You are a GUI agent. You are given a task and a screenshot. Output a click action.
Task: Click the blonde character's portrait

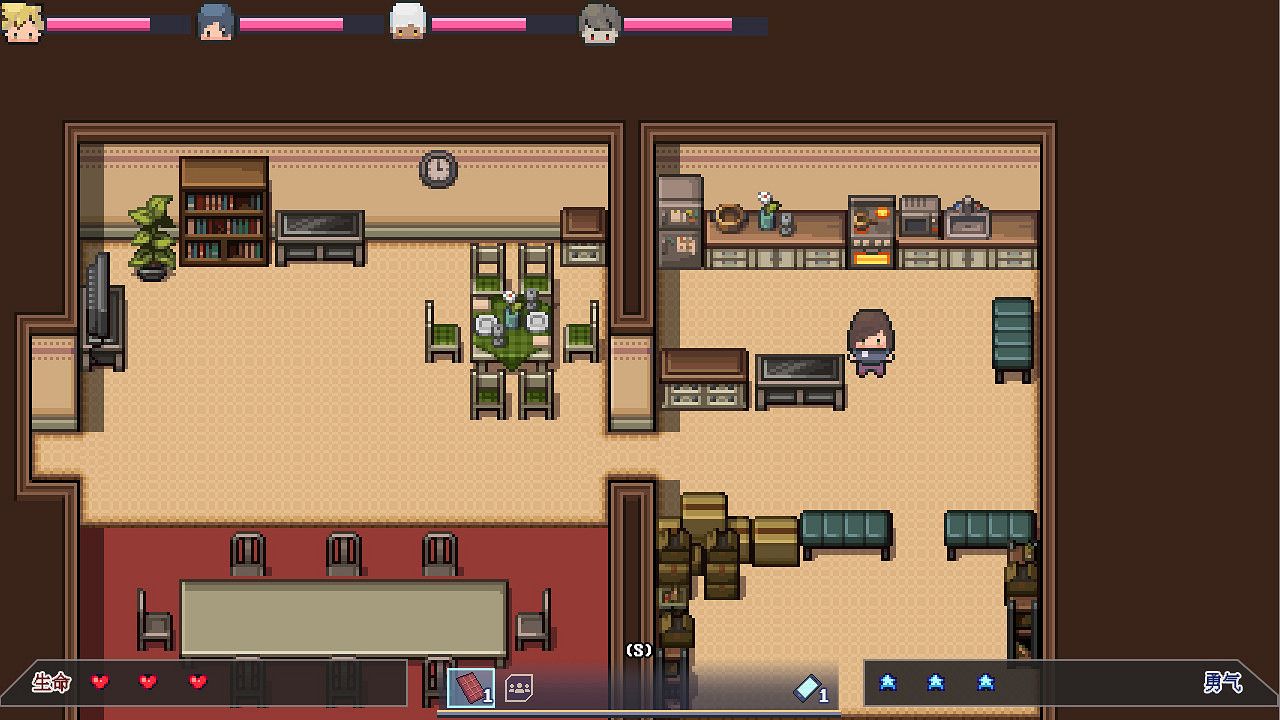(23, 20)
